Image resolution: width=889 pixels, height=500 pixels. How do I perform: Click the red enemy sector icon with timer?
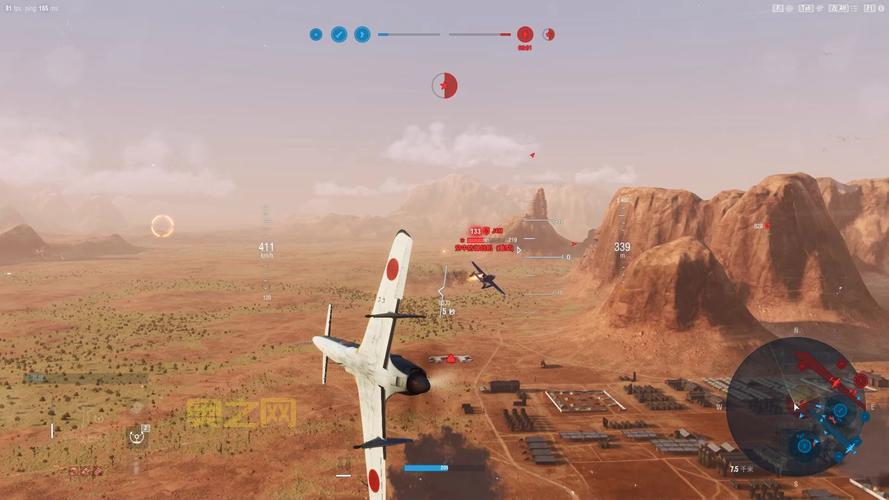tap(524, 34)
